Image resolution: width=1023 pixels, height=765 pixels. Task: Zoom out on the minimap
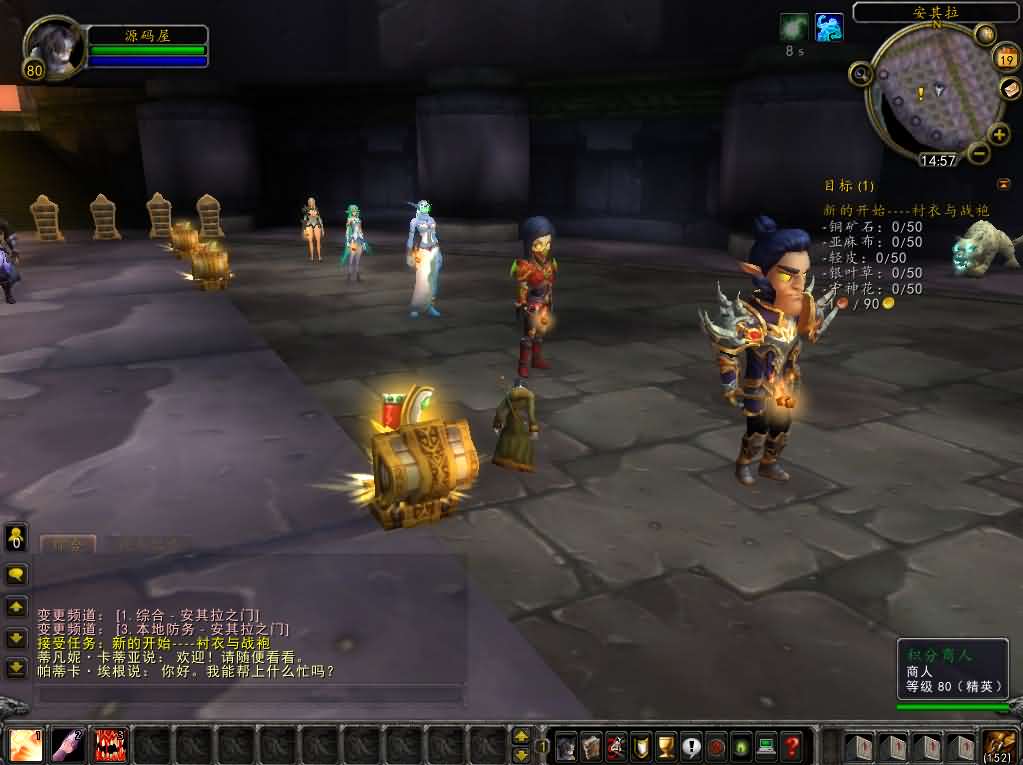pos(979,153)
